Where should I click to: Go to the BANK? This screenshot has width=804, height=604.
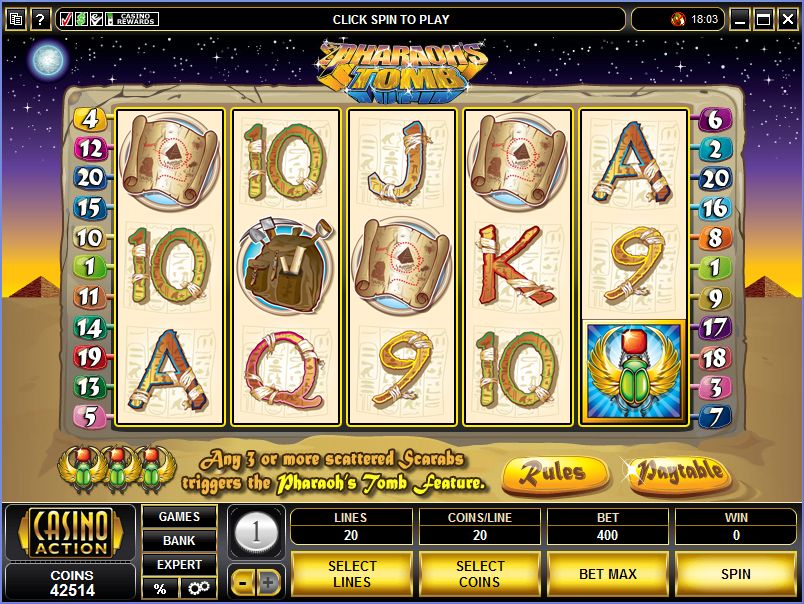click(179, 541)
